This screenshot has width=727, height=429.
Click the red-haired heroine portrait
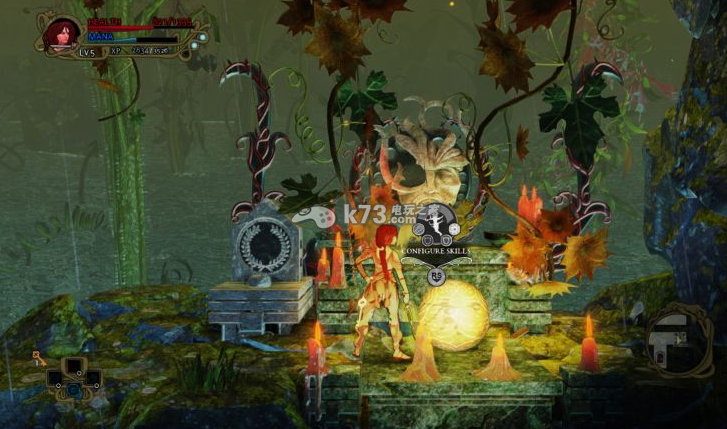61,34
